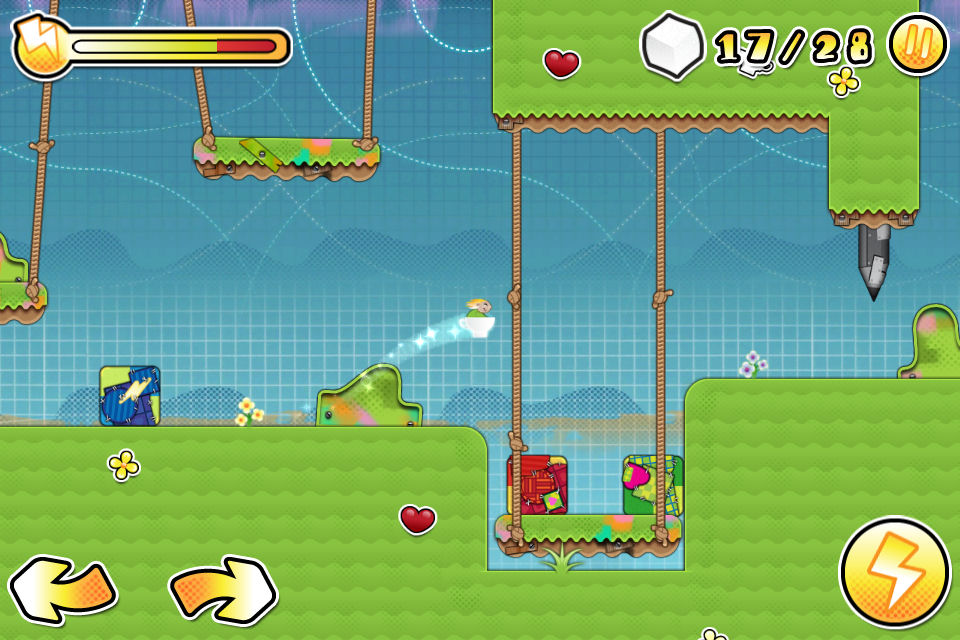Viewport: 960px width, 640px height.
Task: Tap the right arrow movement button
Action: [x=222, y=590]
